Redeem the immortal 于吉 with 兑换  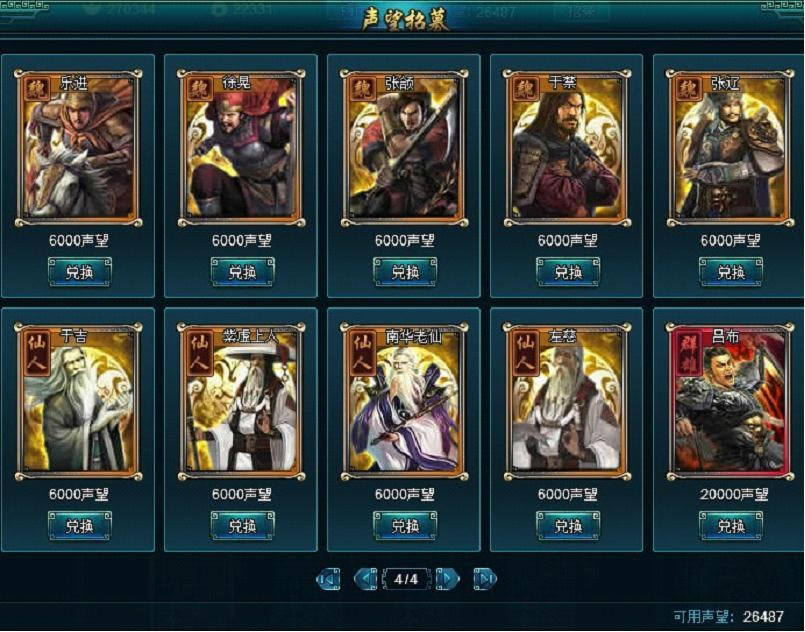pos(79,525)
